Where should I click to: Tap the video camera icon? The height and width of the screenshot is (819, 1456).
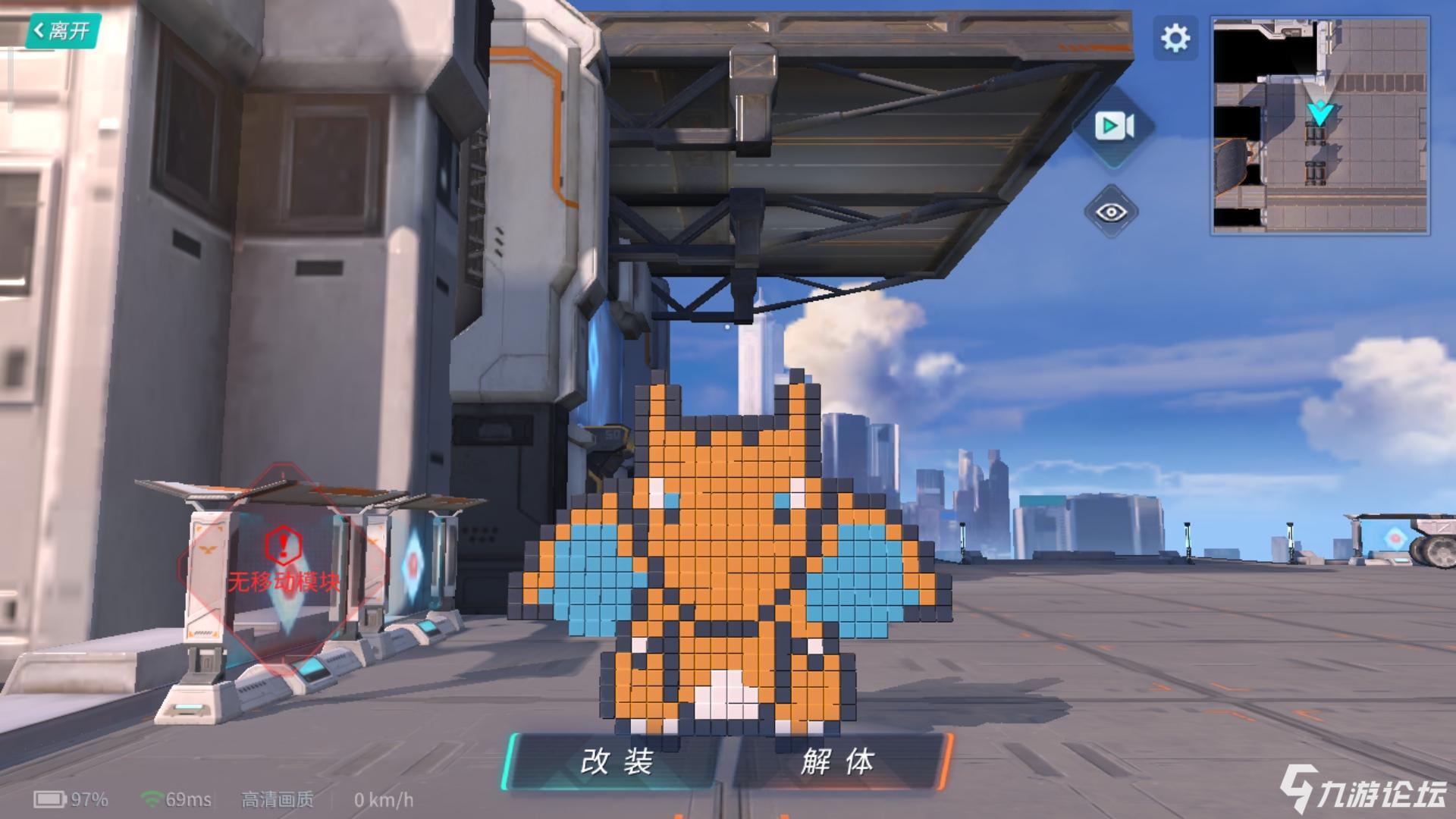click(1114, 127)
